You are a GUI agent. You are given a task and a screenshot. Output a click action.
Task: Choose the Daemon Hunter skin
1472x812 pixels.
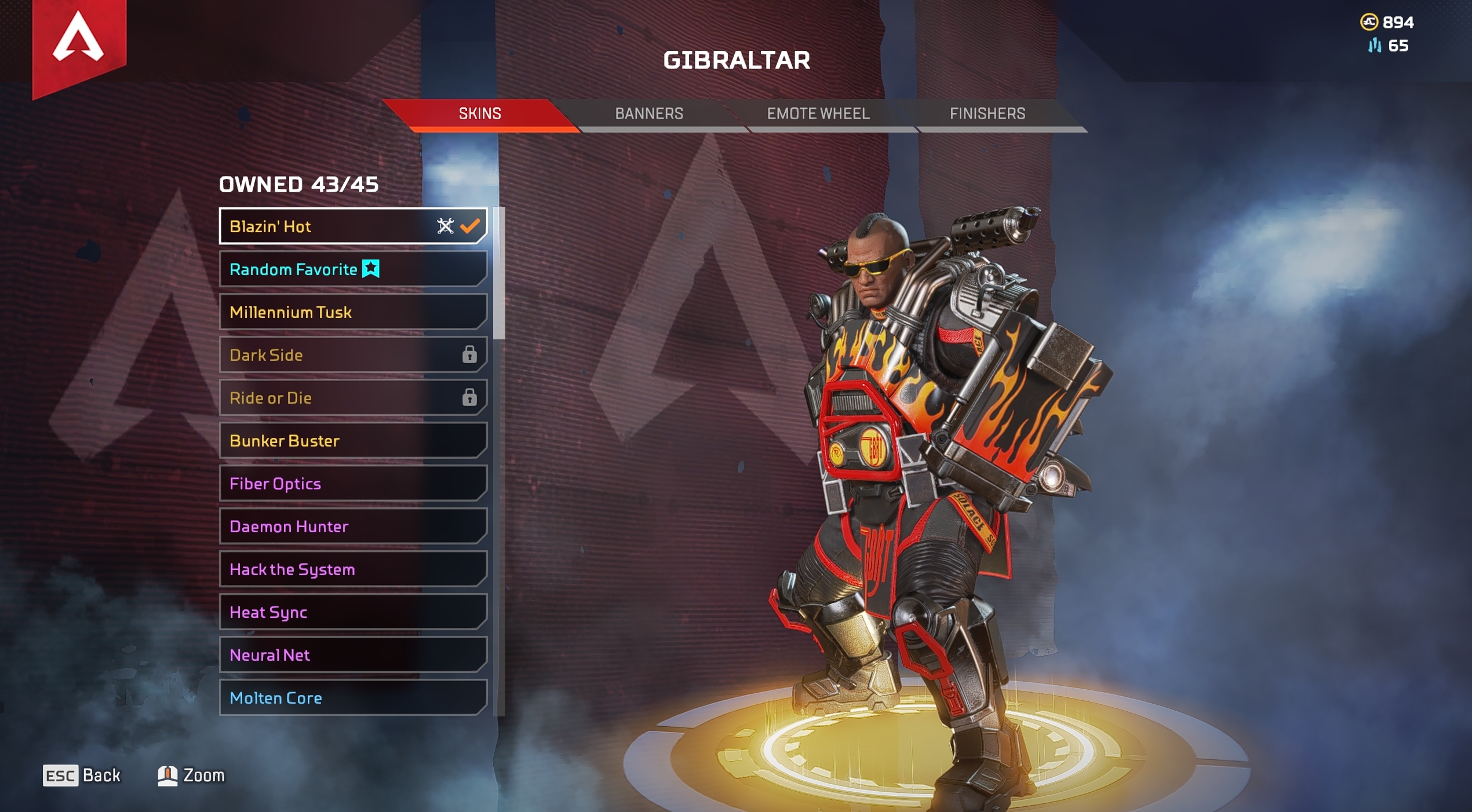tap(352, 526)
